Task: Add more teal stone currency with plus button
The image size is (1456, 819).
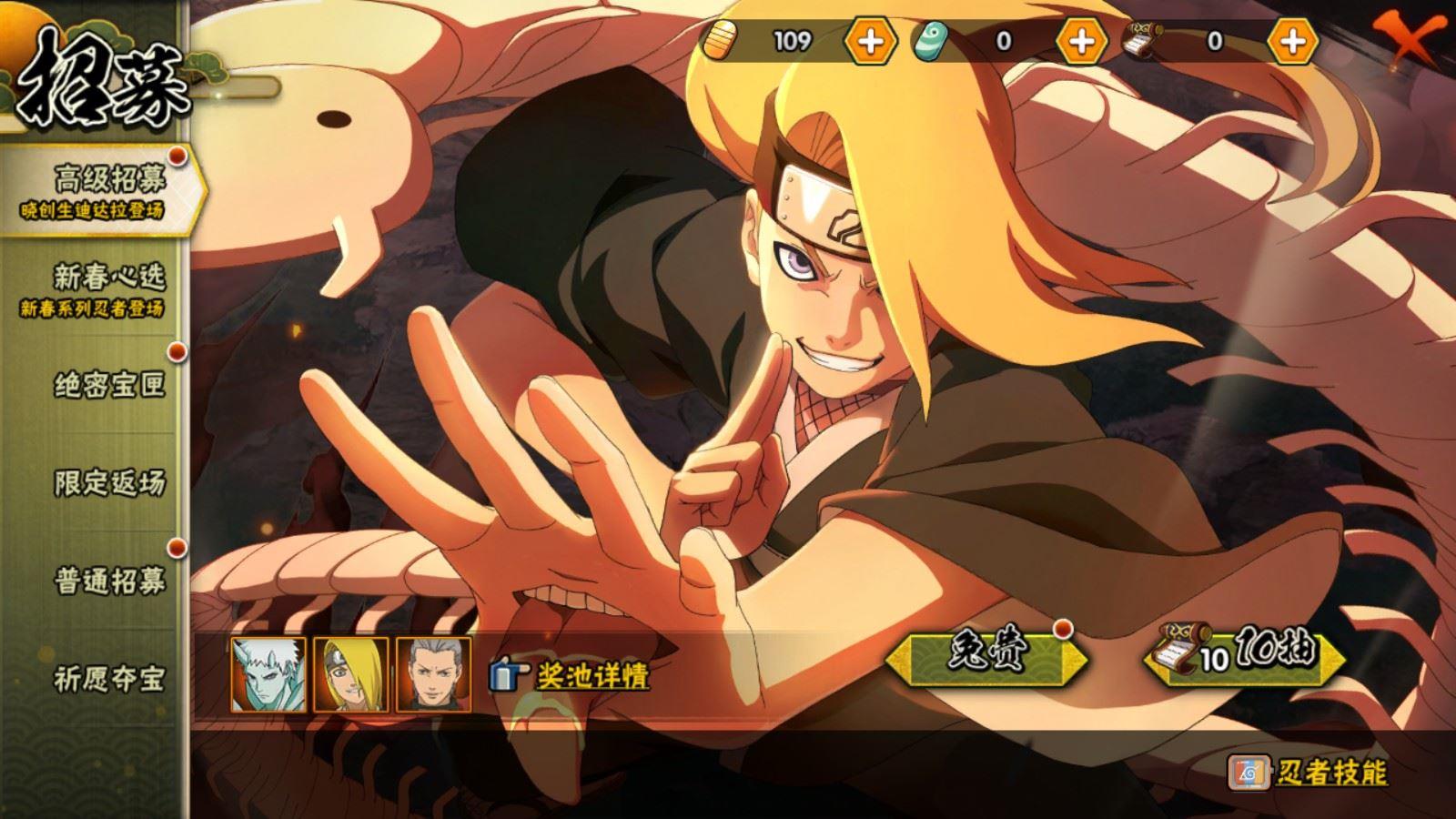Action: point(1081,41)
